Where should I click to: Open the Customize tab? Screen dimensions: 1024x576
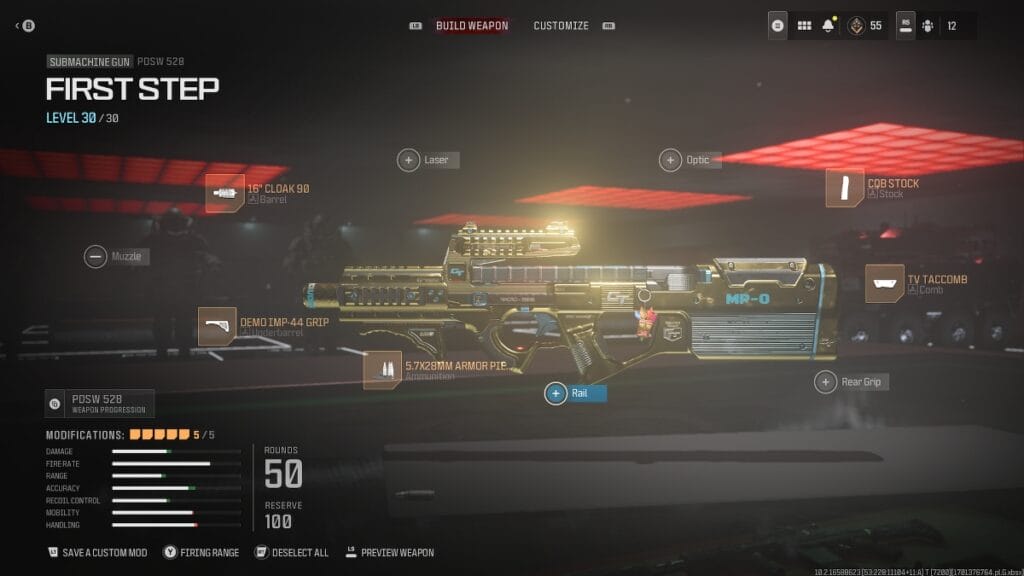point(561,25)
